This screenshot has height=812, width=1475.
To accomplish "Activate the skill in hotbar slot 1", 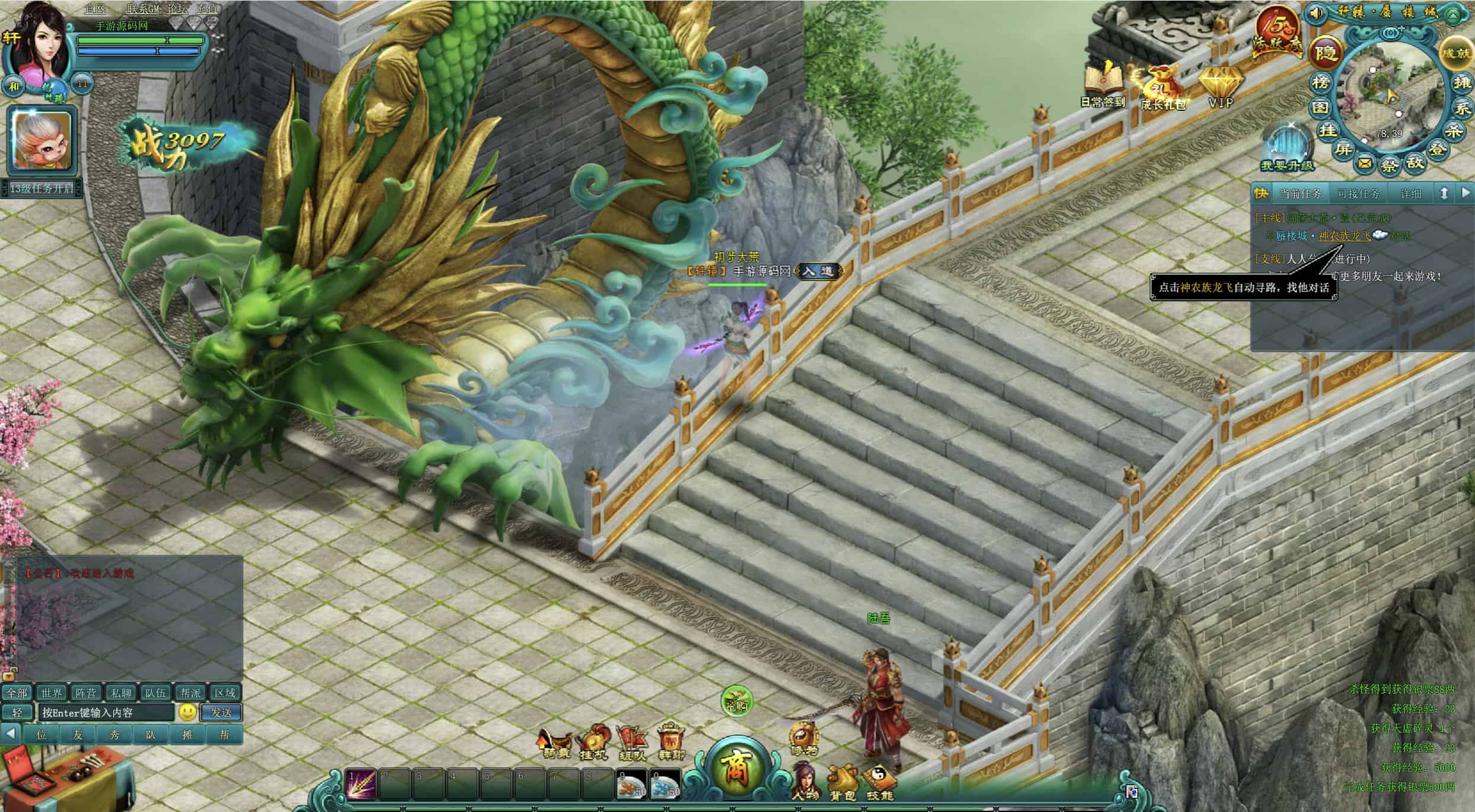I will pyautogui.click(x=361, y=784).
